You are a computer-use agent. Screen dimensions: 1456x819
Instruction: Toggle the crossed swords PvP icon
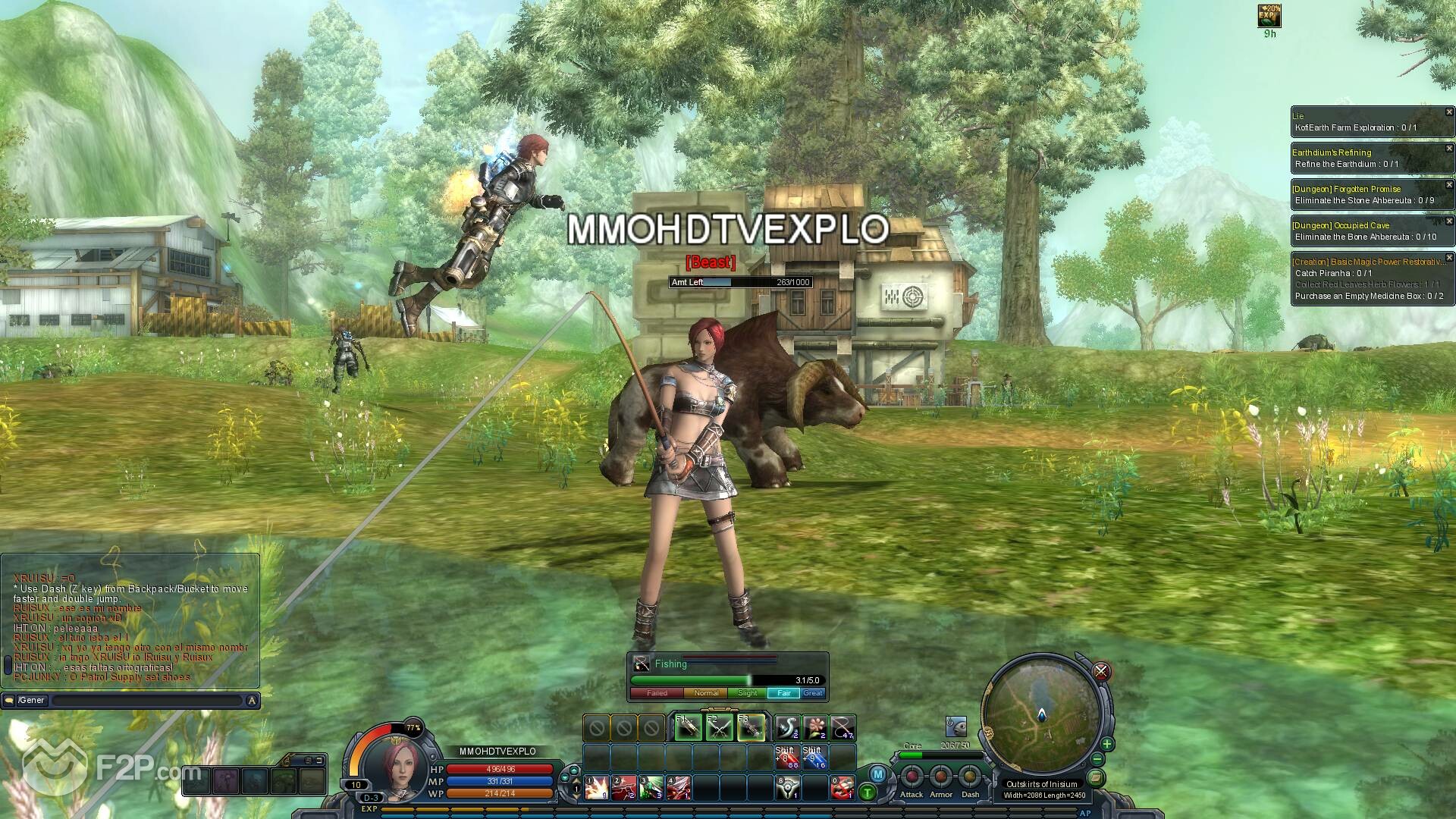pos(1101,671)
